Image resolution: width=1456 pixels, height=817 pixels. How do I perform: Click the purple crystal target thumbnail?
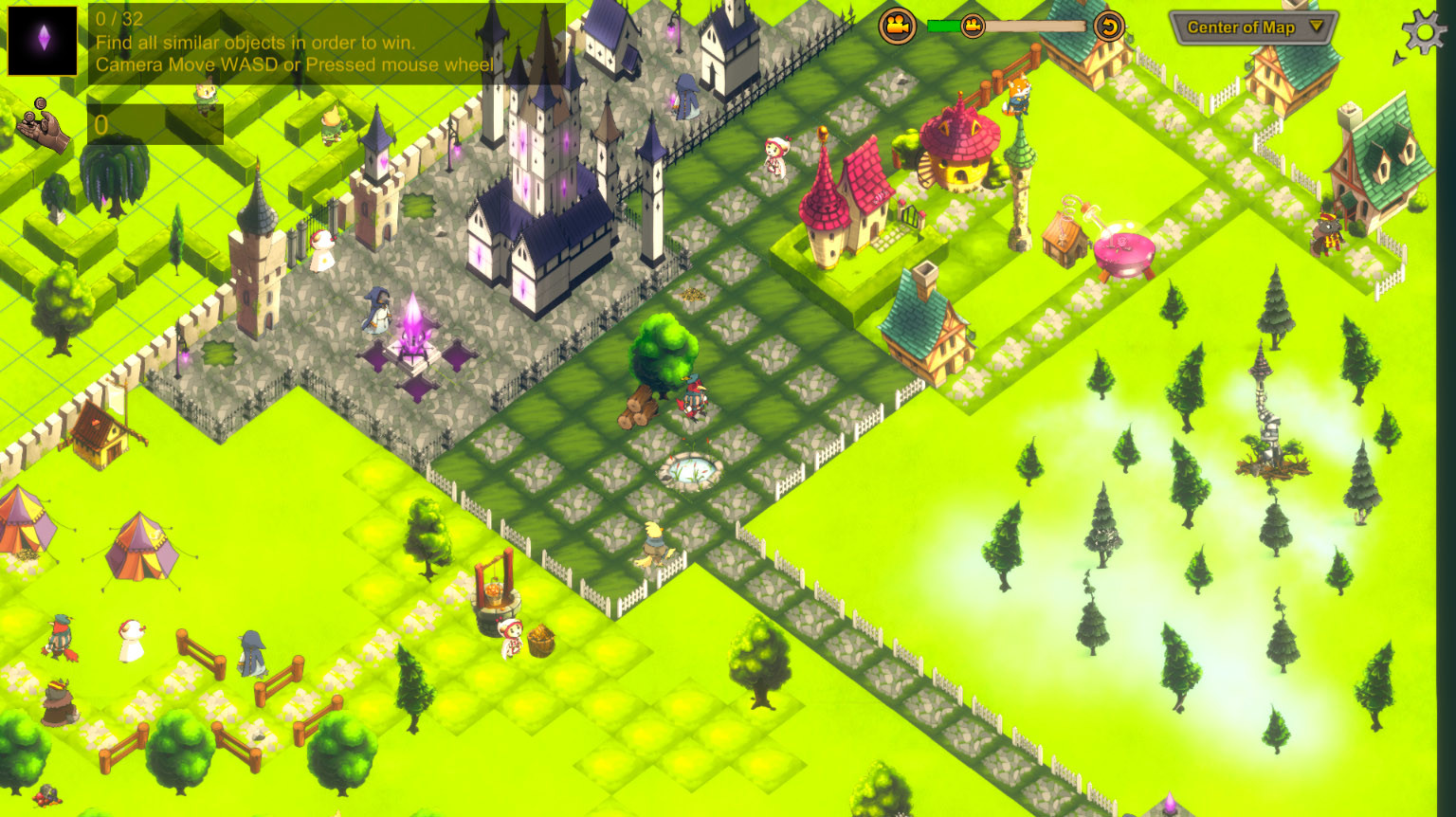pos(42,40)
